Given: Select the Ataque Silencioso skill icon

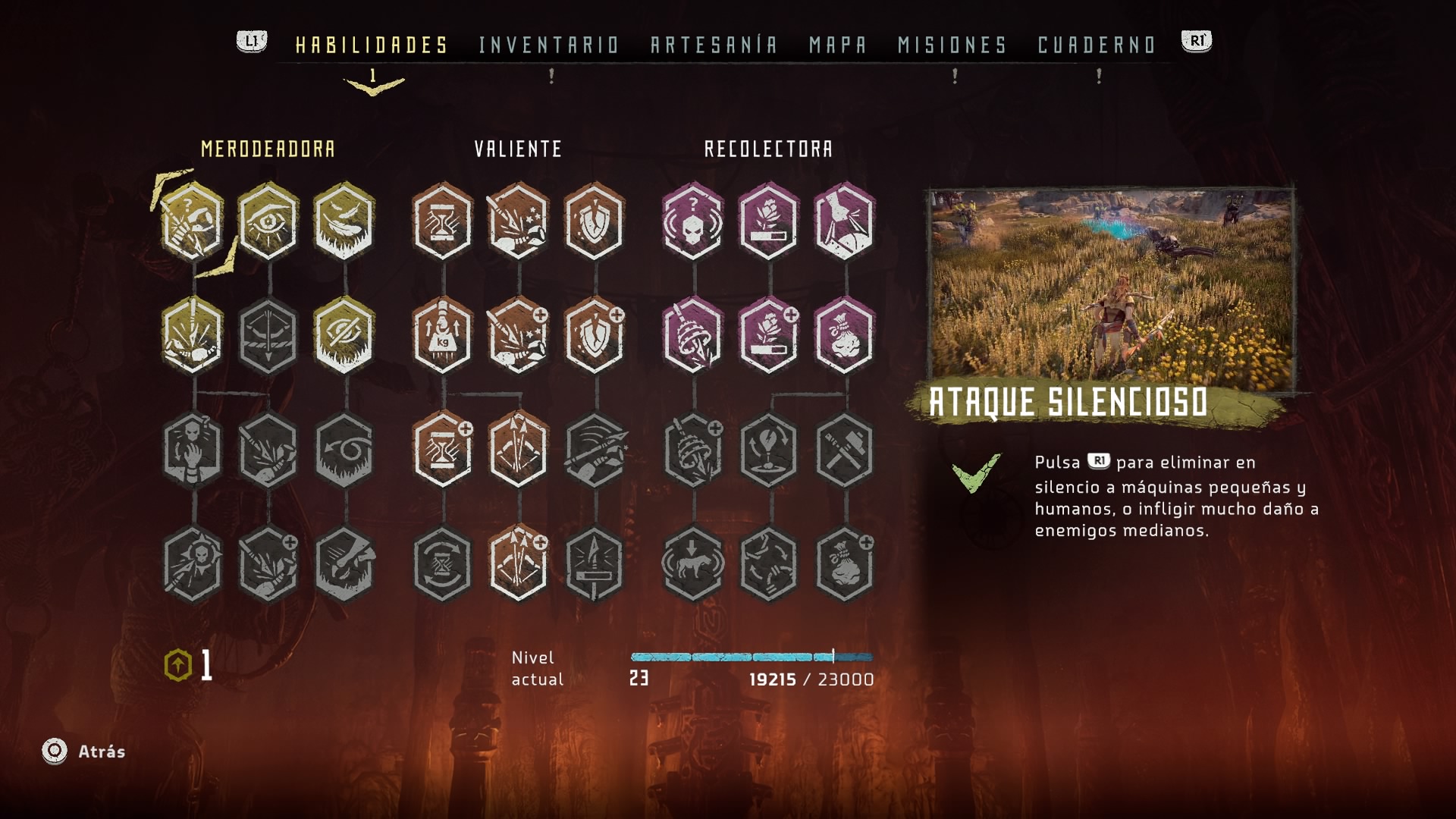Looking at the screenshot, I should point(193,221).
